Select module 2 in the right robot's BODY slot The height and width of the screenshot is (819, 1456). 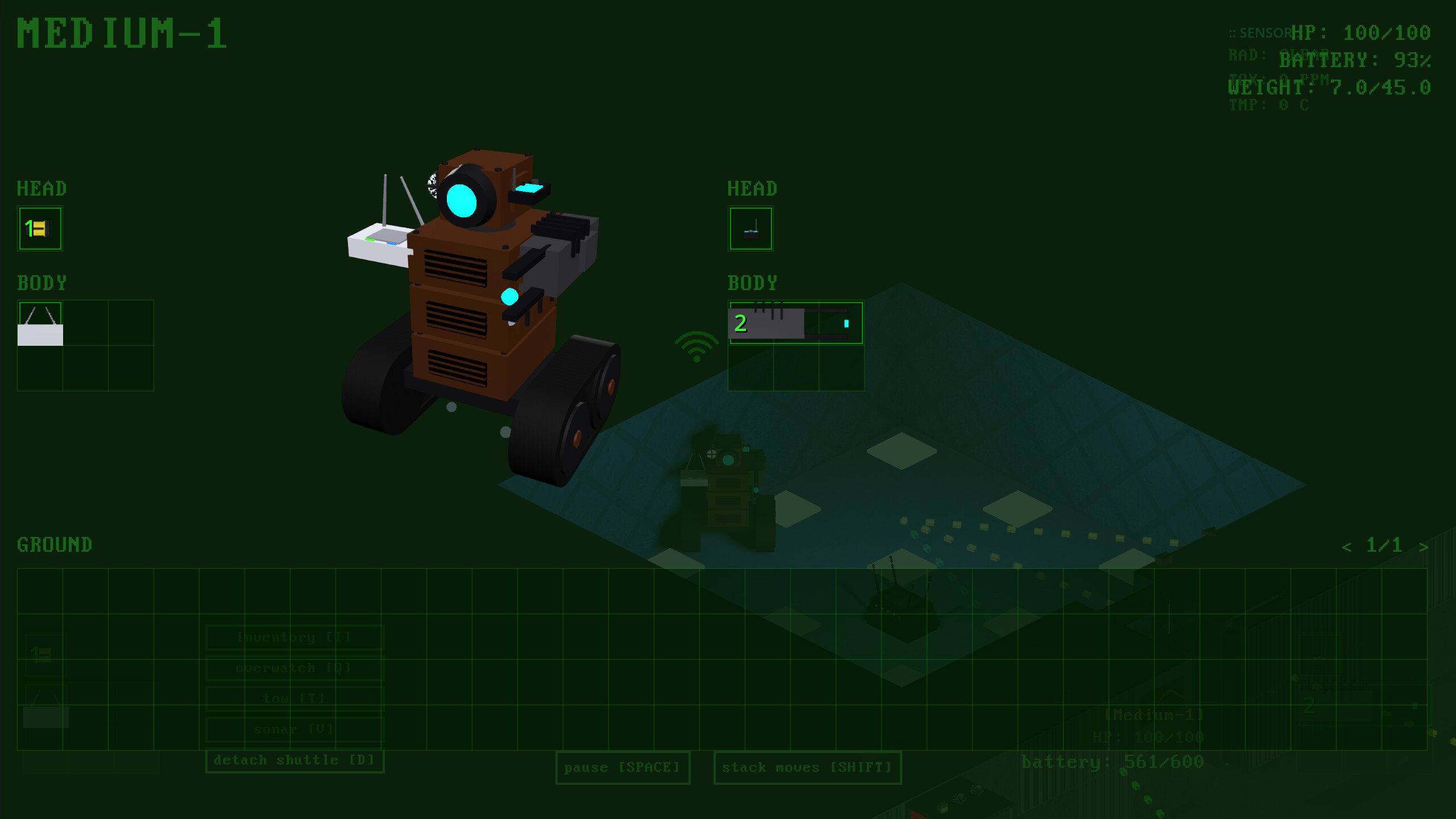click(795, 323)
